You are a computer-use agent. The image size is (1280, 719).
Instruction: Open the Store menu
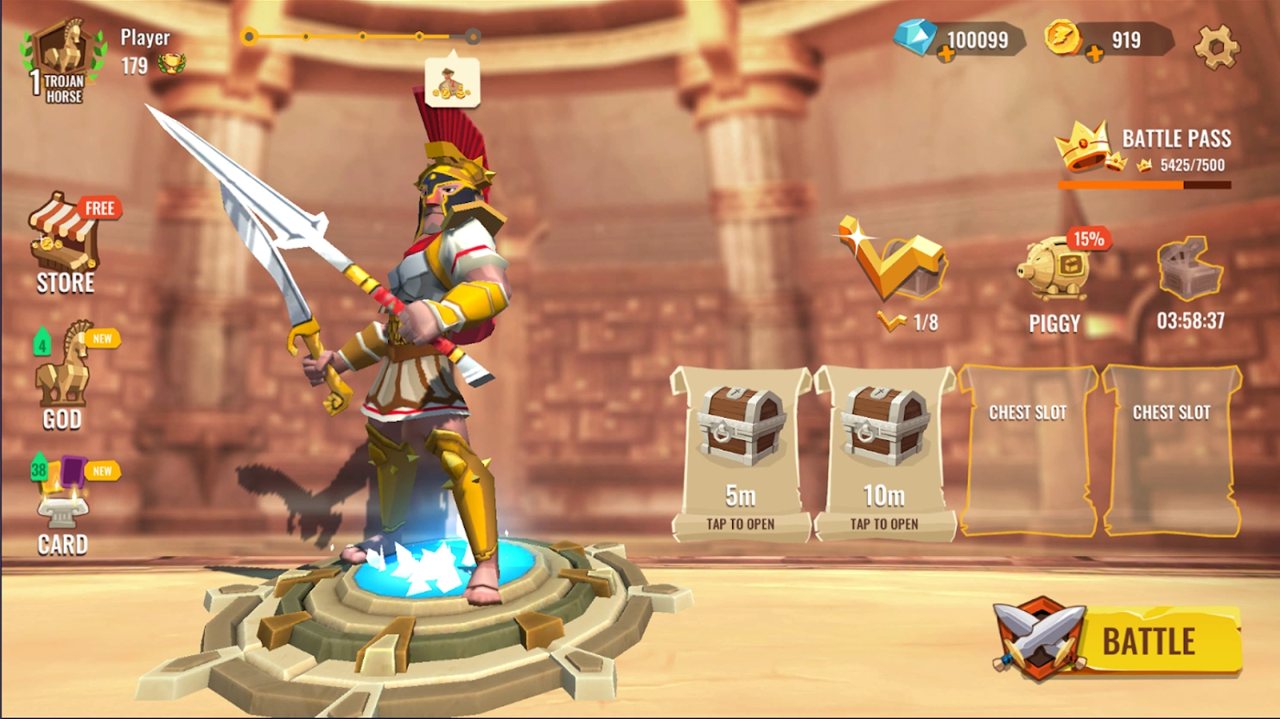point(66,245)
